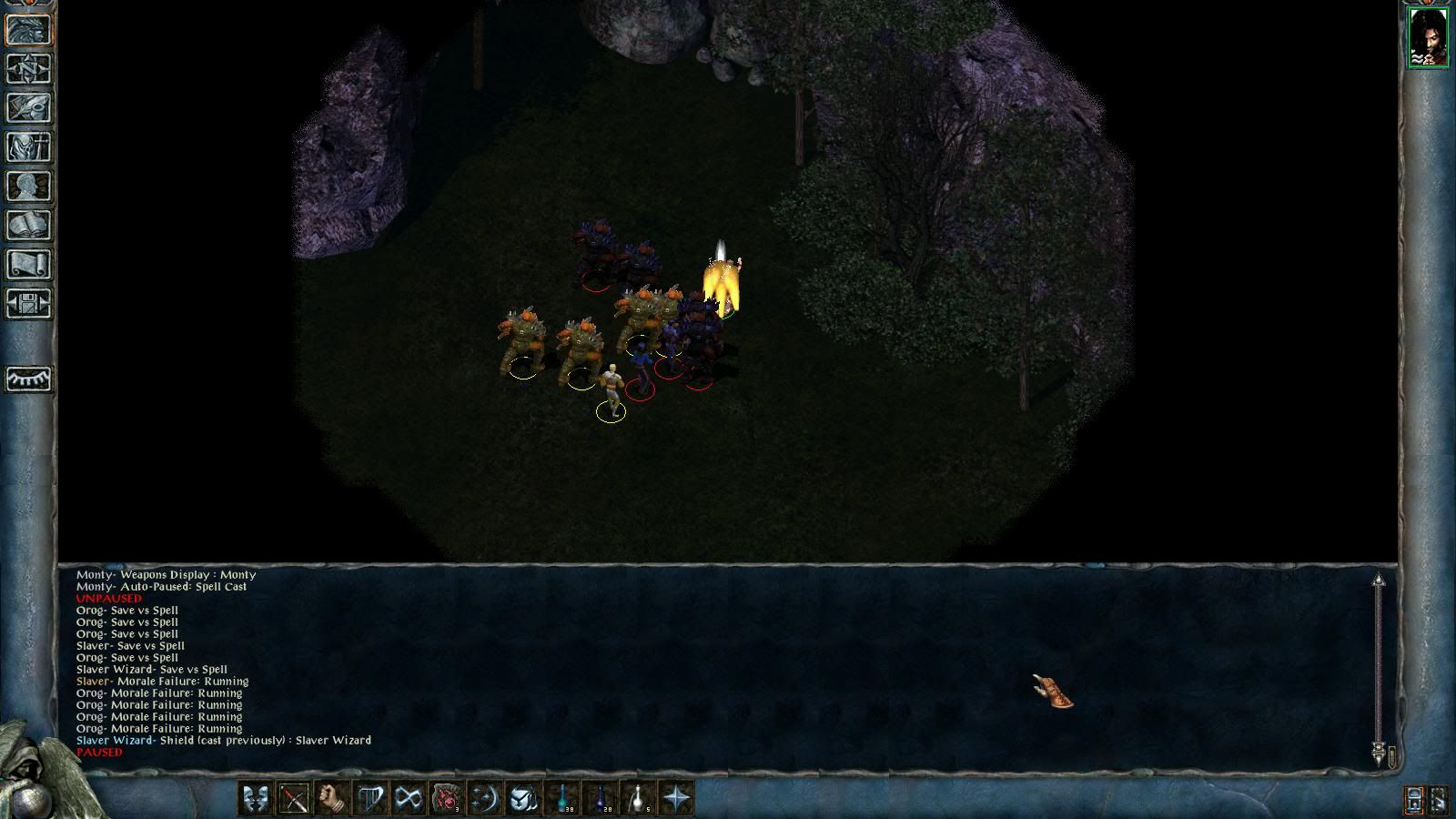Open the mage spellbook button
Viewport: 1456px width, 819px height.
[29, 225]
